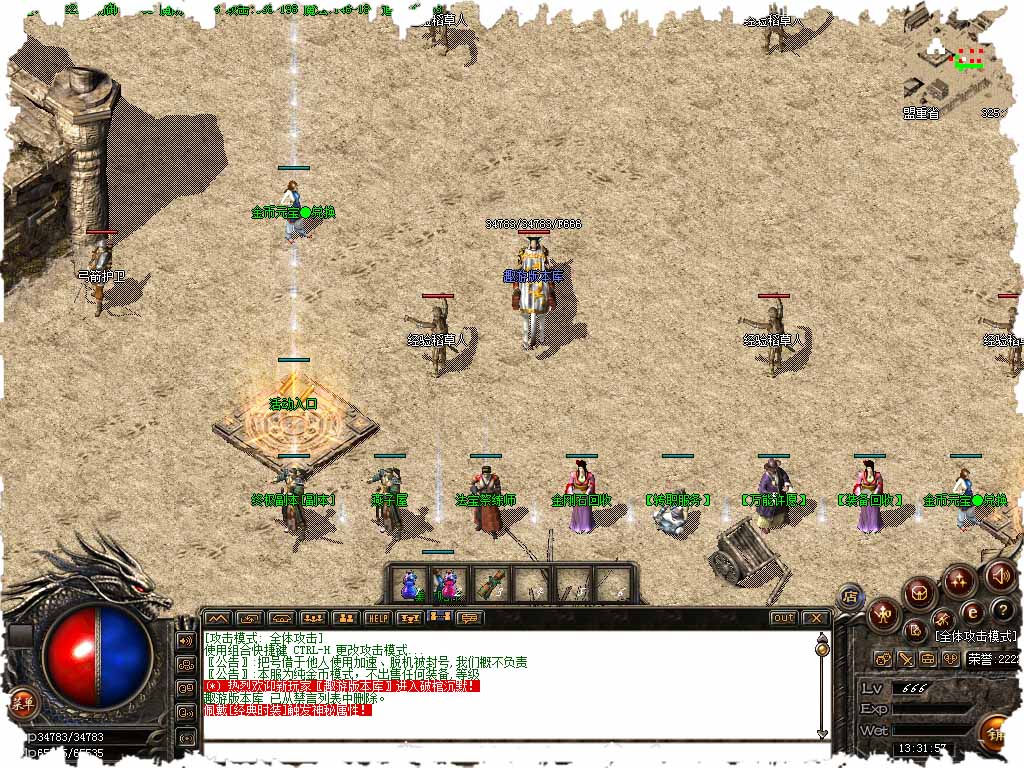1024x768 pixels.
Task: Click the small crossed swords button
Action: pyautogui.click(x=905, y=659)
